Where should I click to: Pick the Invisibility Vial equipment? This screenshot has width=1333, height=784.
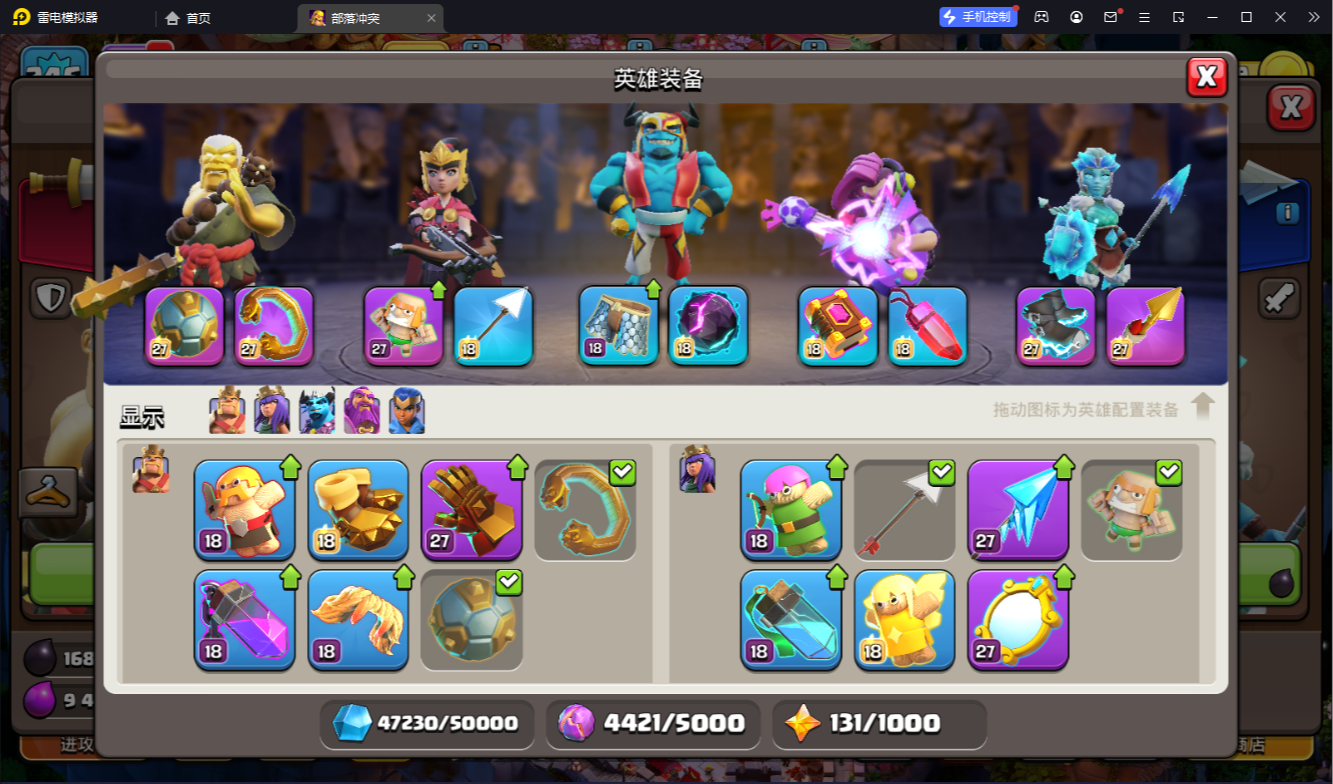coord(791,620)
